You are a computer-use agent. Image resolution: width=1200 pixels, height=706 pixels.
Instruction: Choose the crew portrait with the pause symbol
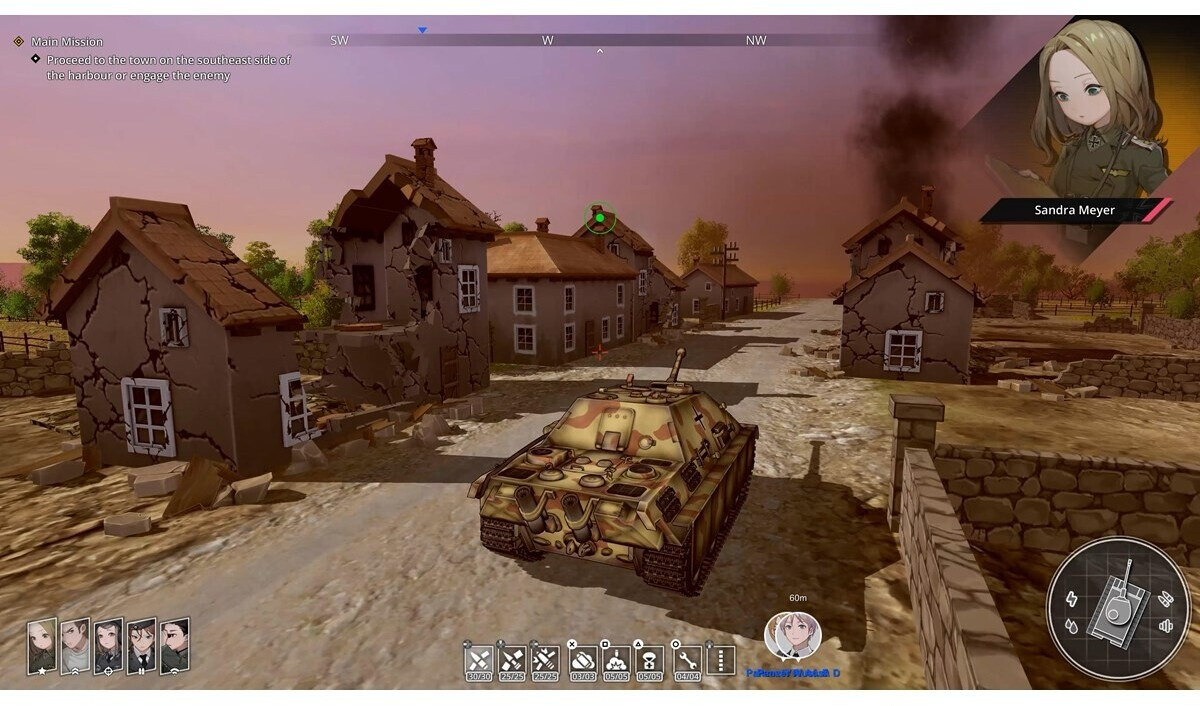141,645
